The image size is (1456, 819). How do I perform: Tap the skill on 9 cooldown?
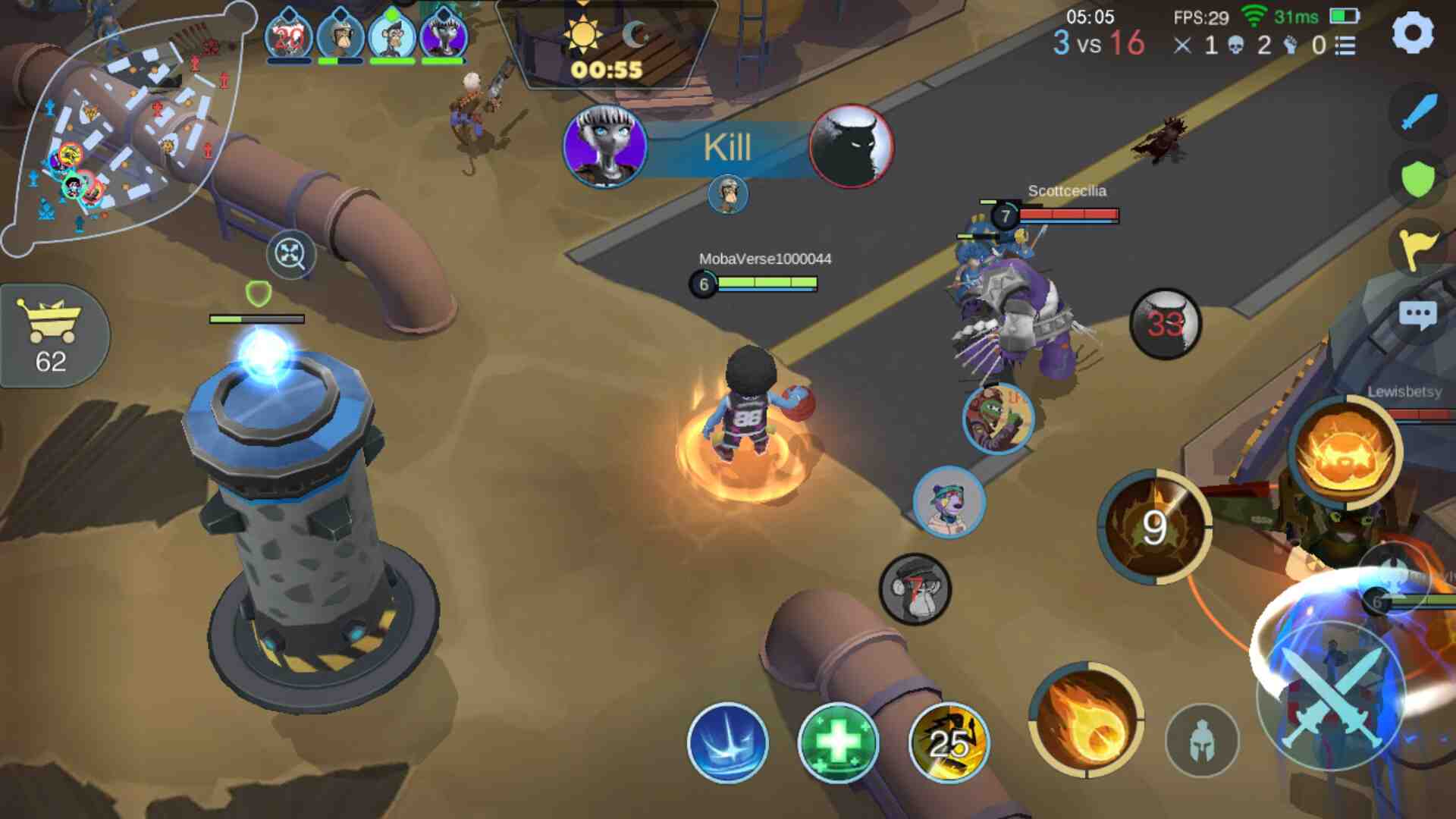(x=1154, y=526)
